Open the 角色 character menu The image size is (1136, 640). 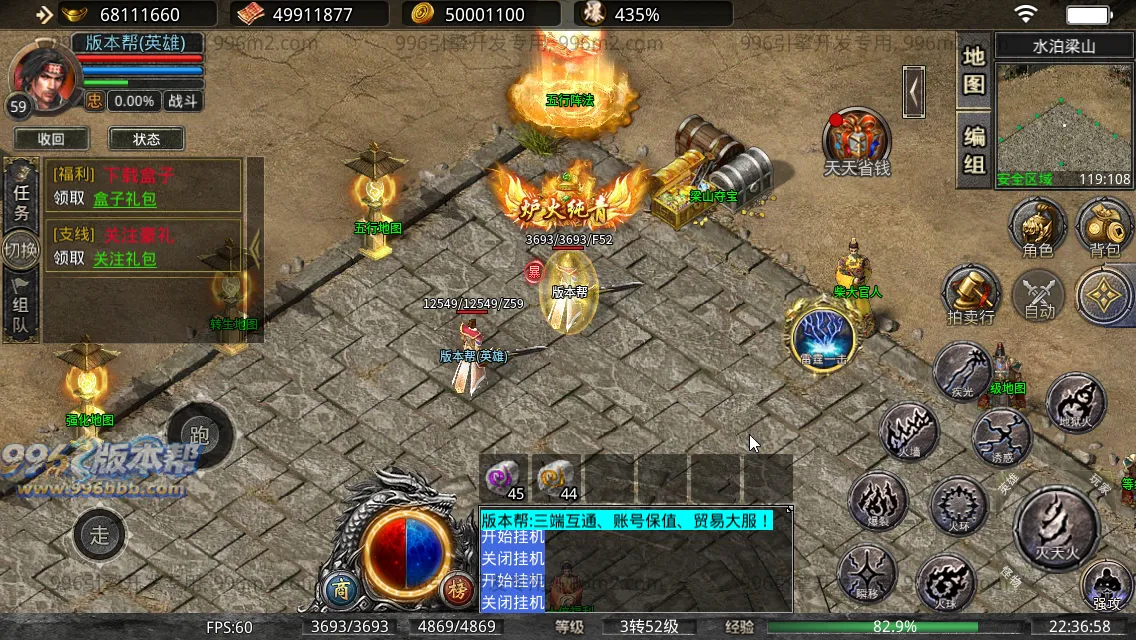coord(1037,226)
